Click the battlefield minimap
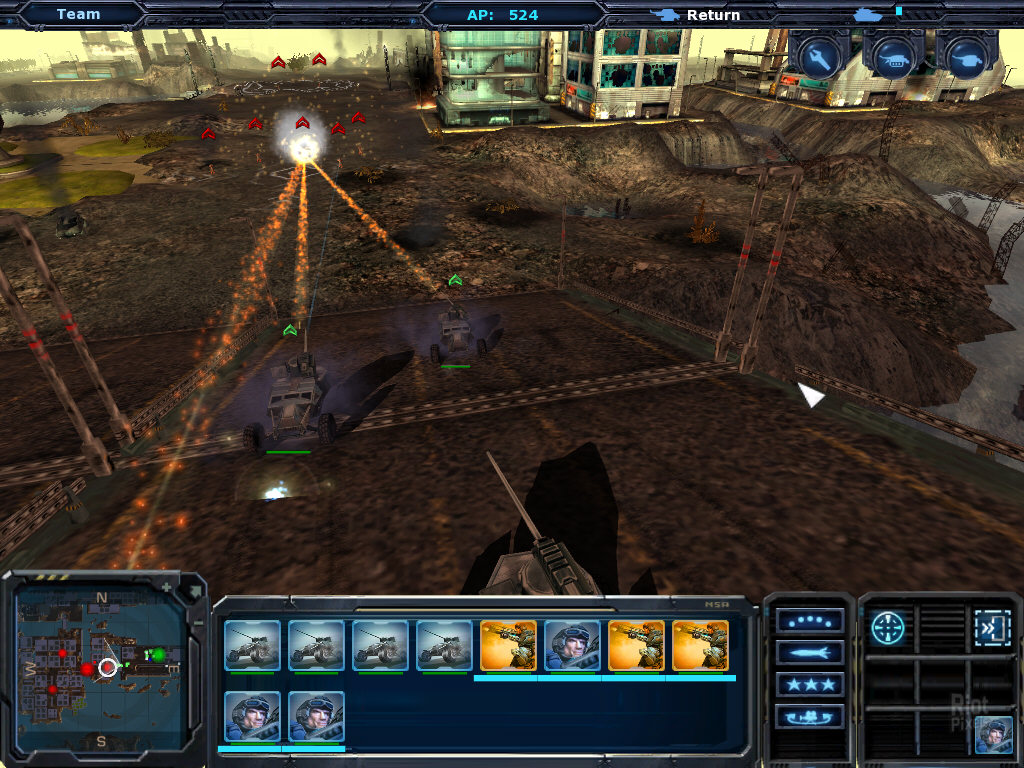Screen dimensions: 1024x768 pos(100,665)
